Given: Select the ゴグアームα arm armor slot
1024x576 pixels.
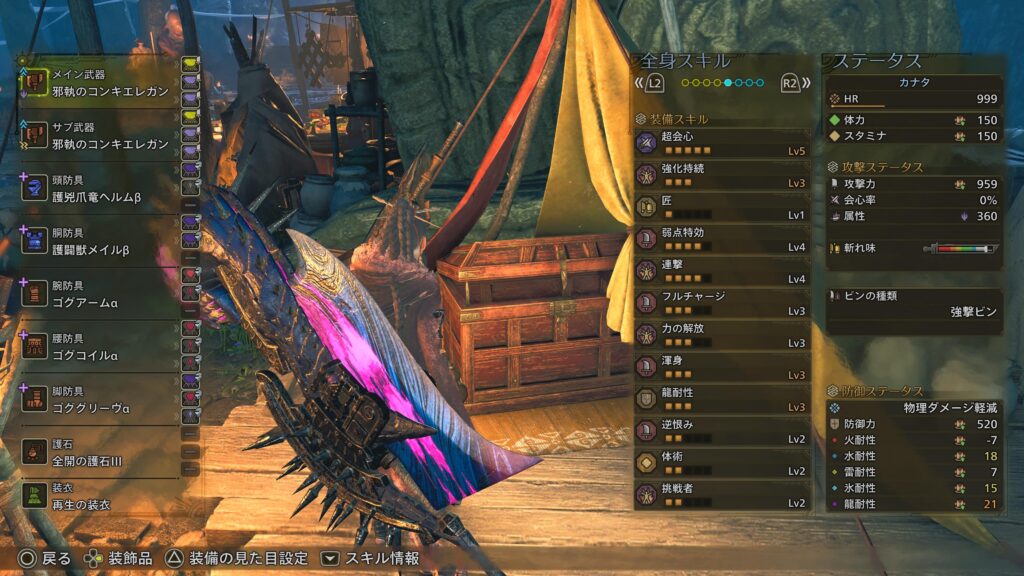Looking at the screenshot, I should pyautogui.click(x=100, y=294).
